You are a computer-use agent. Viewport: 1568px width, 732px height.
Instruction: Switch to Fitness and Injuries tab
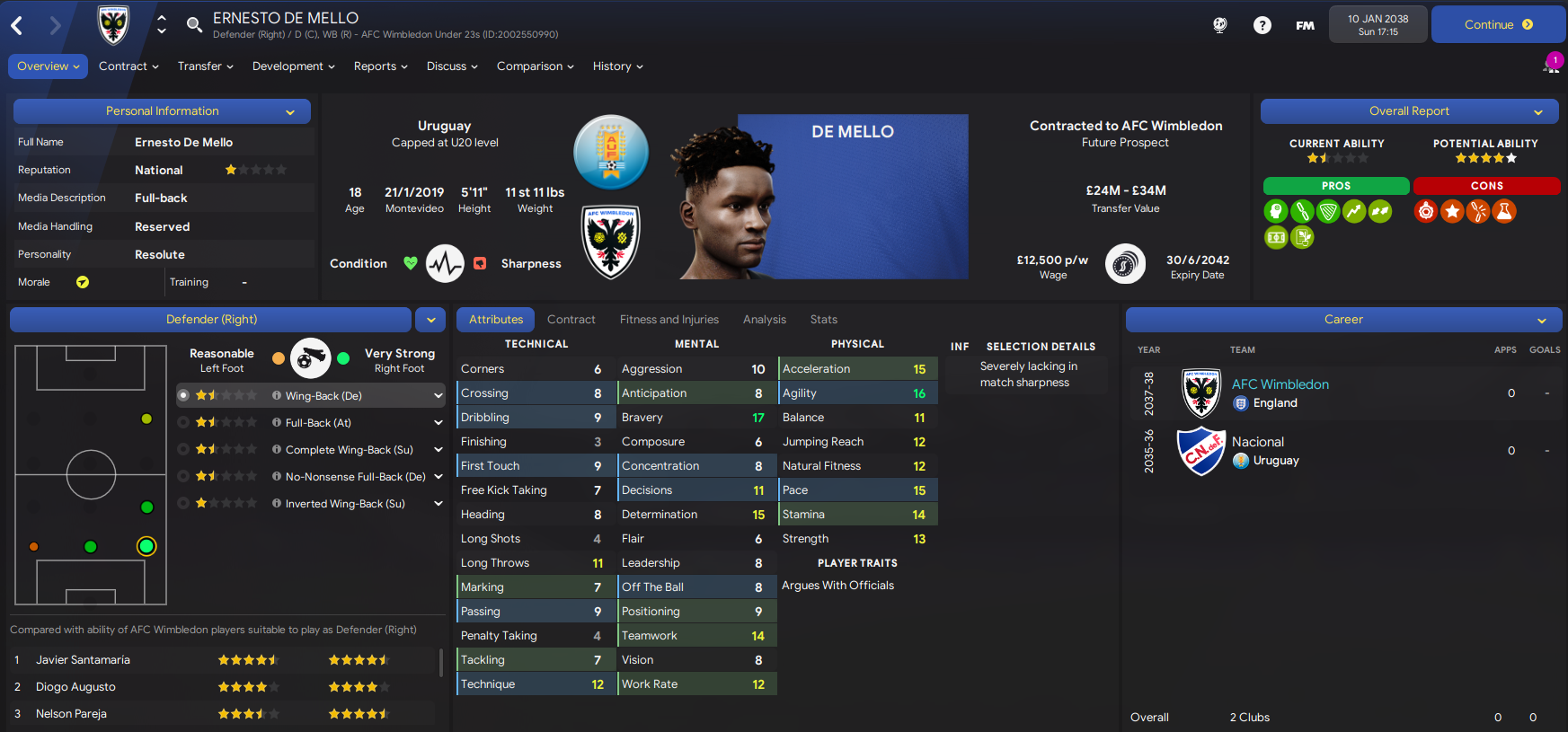coord(669,320)
